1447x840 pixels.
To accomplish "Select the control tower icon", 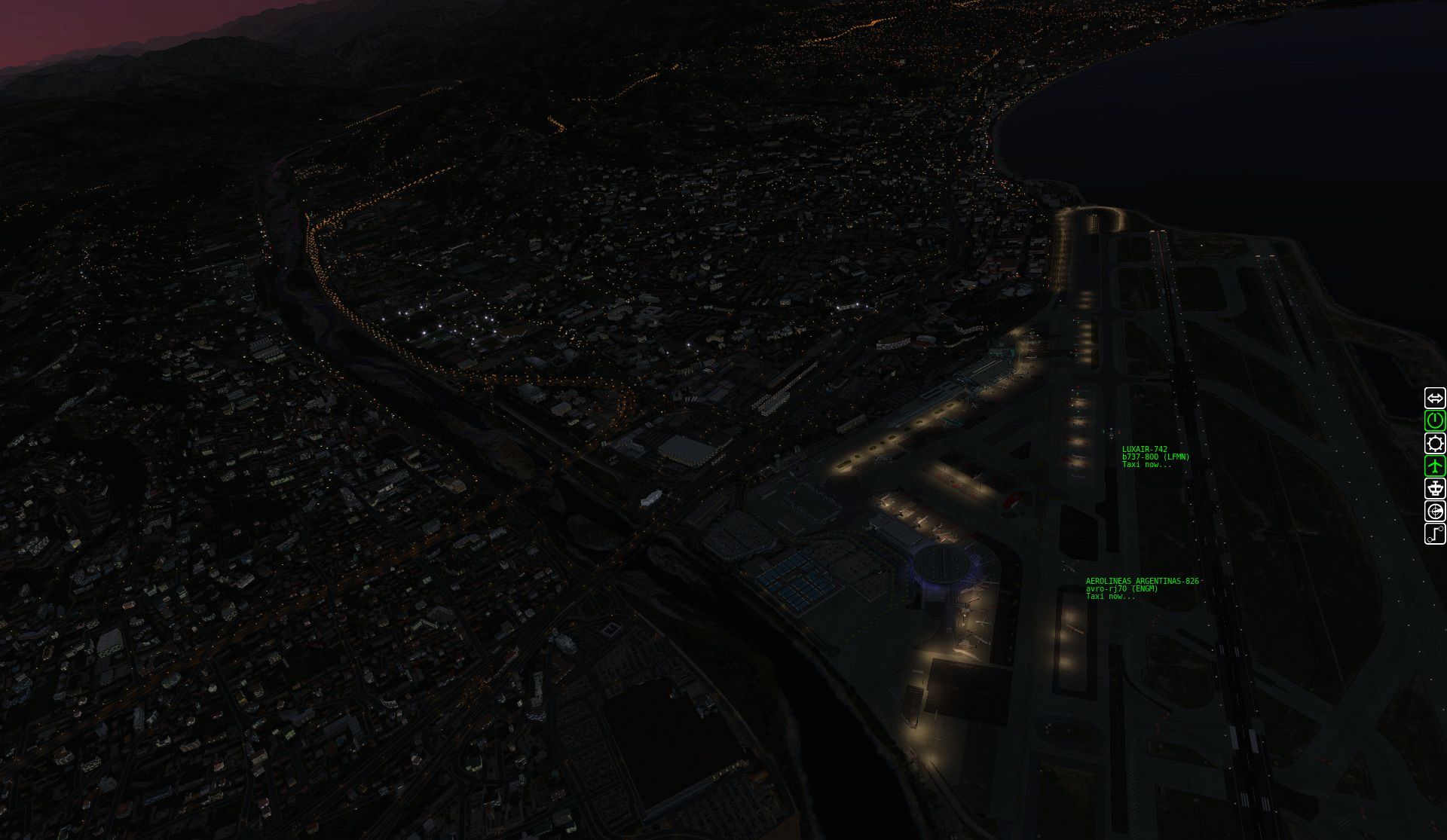I will (x=1434, y=488).
